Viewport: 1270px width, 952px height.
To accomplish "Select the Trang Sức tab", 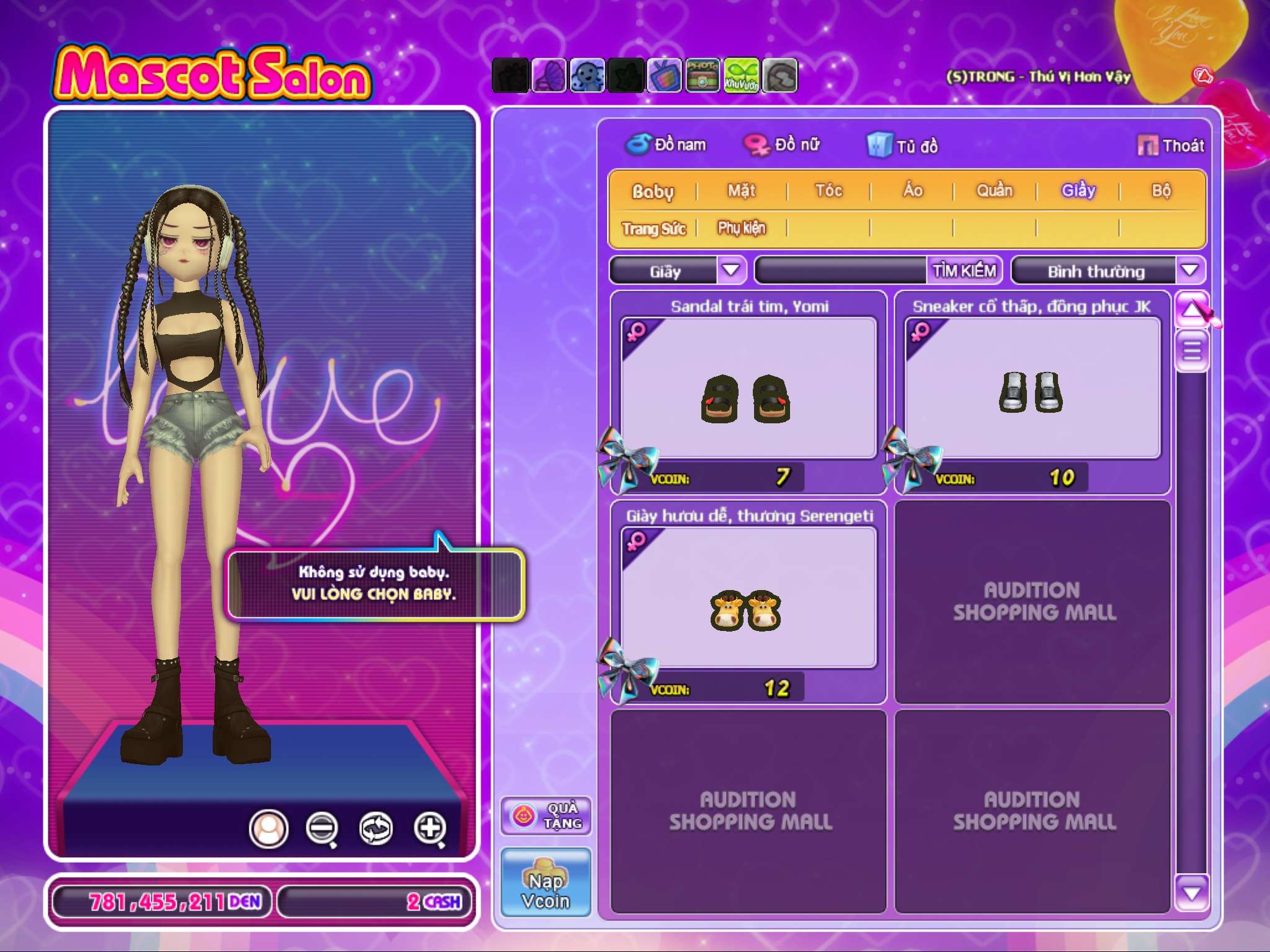I will click(x=654, y=229).
